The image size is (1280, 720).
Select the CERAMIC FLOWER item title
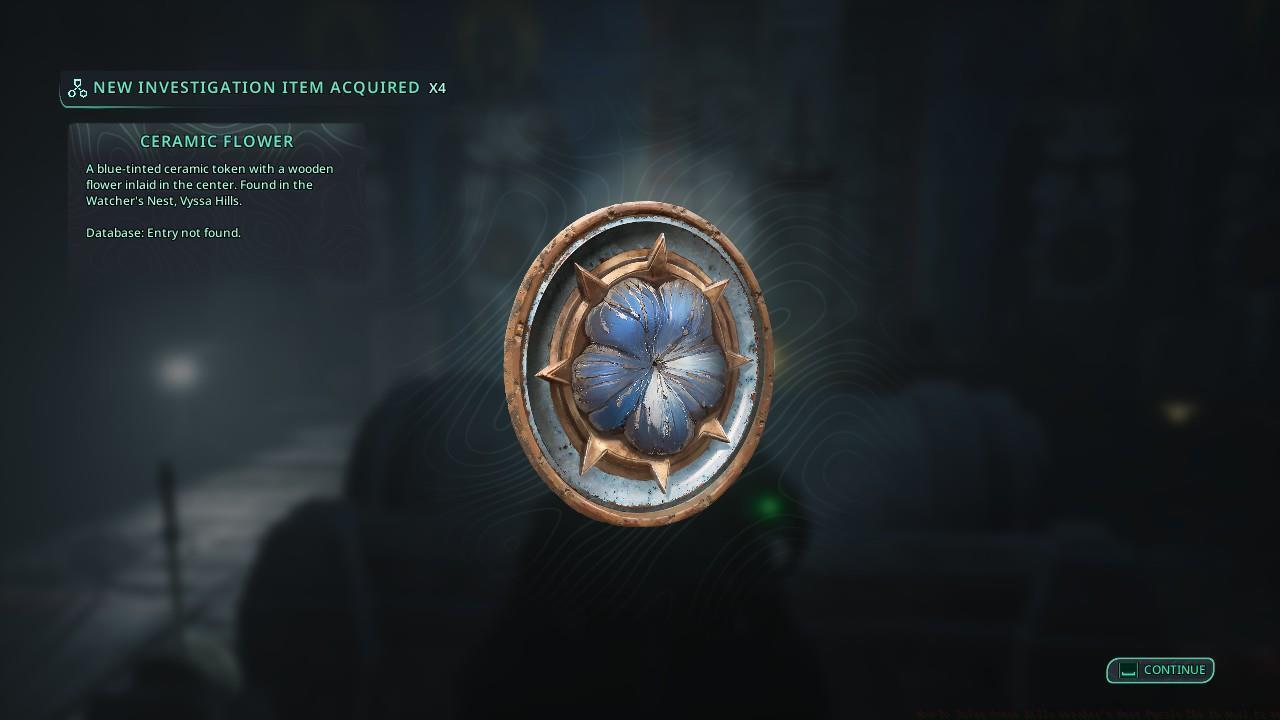(216, 141)
